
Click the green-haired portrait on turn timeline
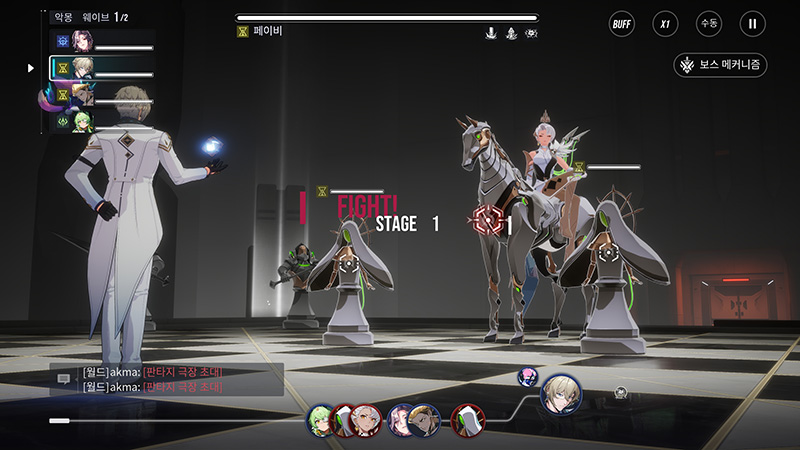coord(322,418)
